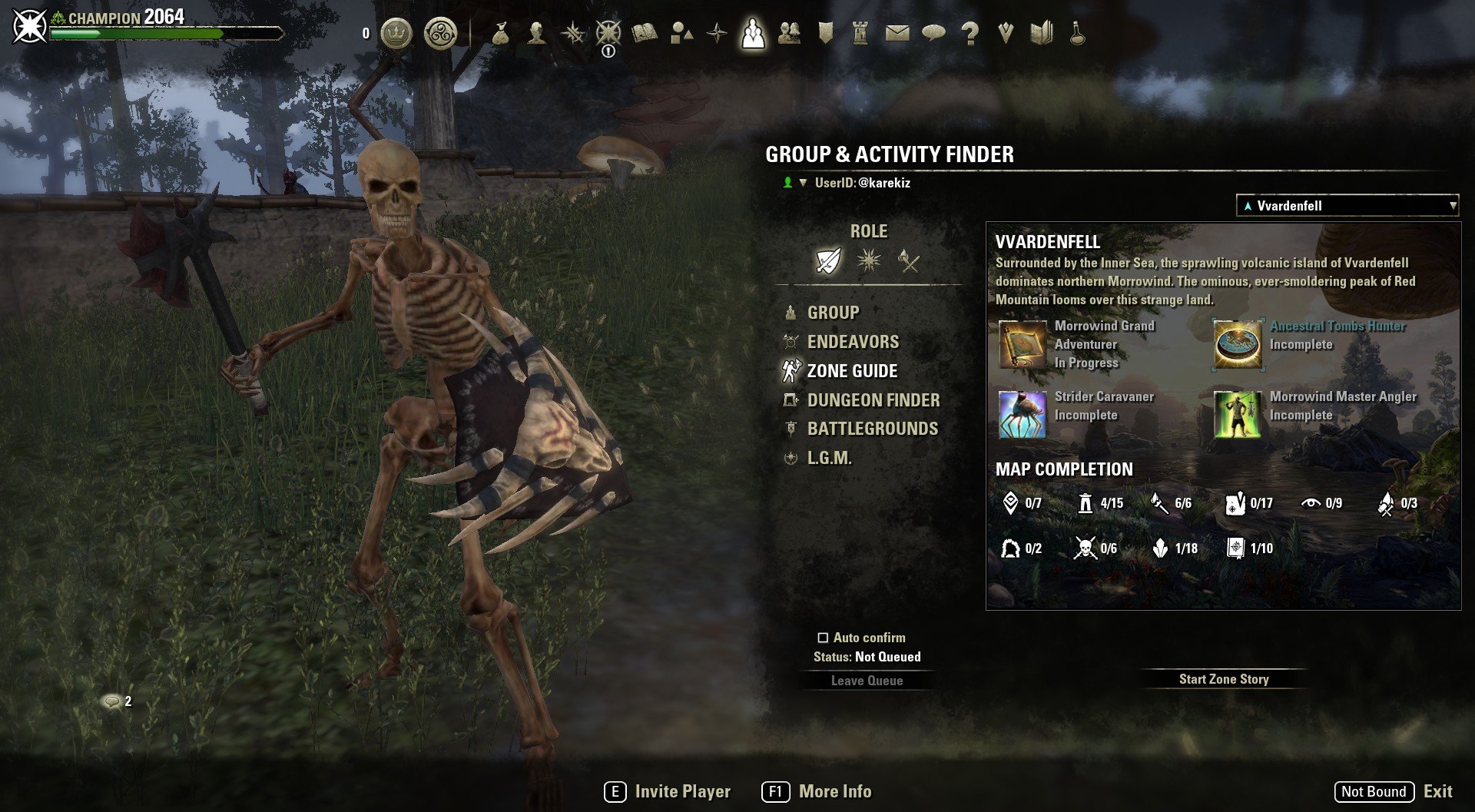1475x812 pixels.
Task: Open the journal book menu
Action: tap(645, 33)
